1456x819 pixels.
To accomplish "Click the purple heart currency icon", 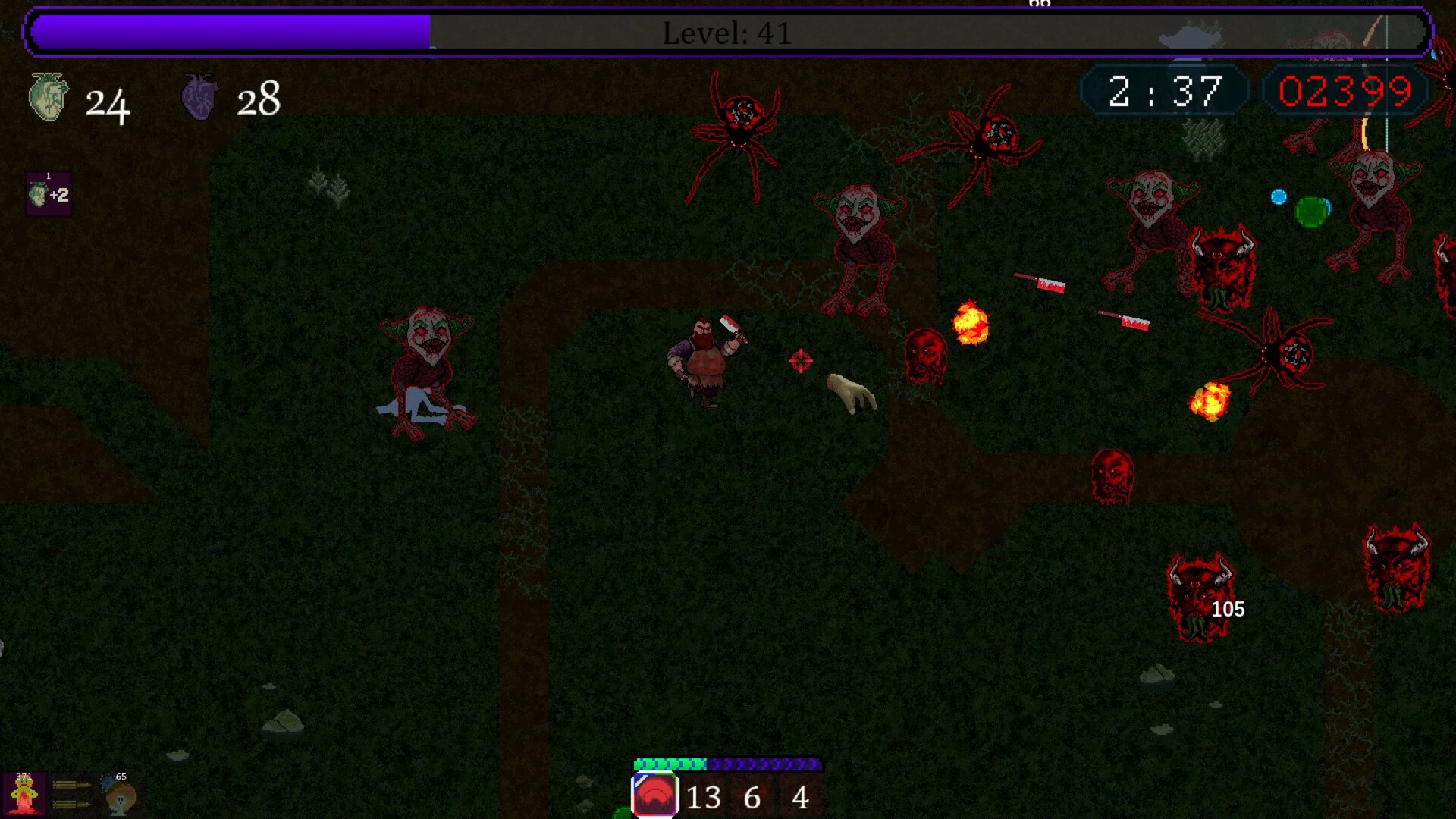I will pos(200,97).
